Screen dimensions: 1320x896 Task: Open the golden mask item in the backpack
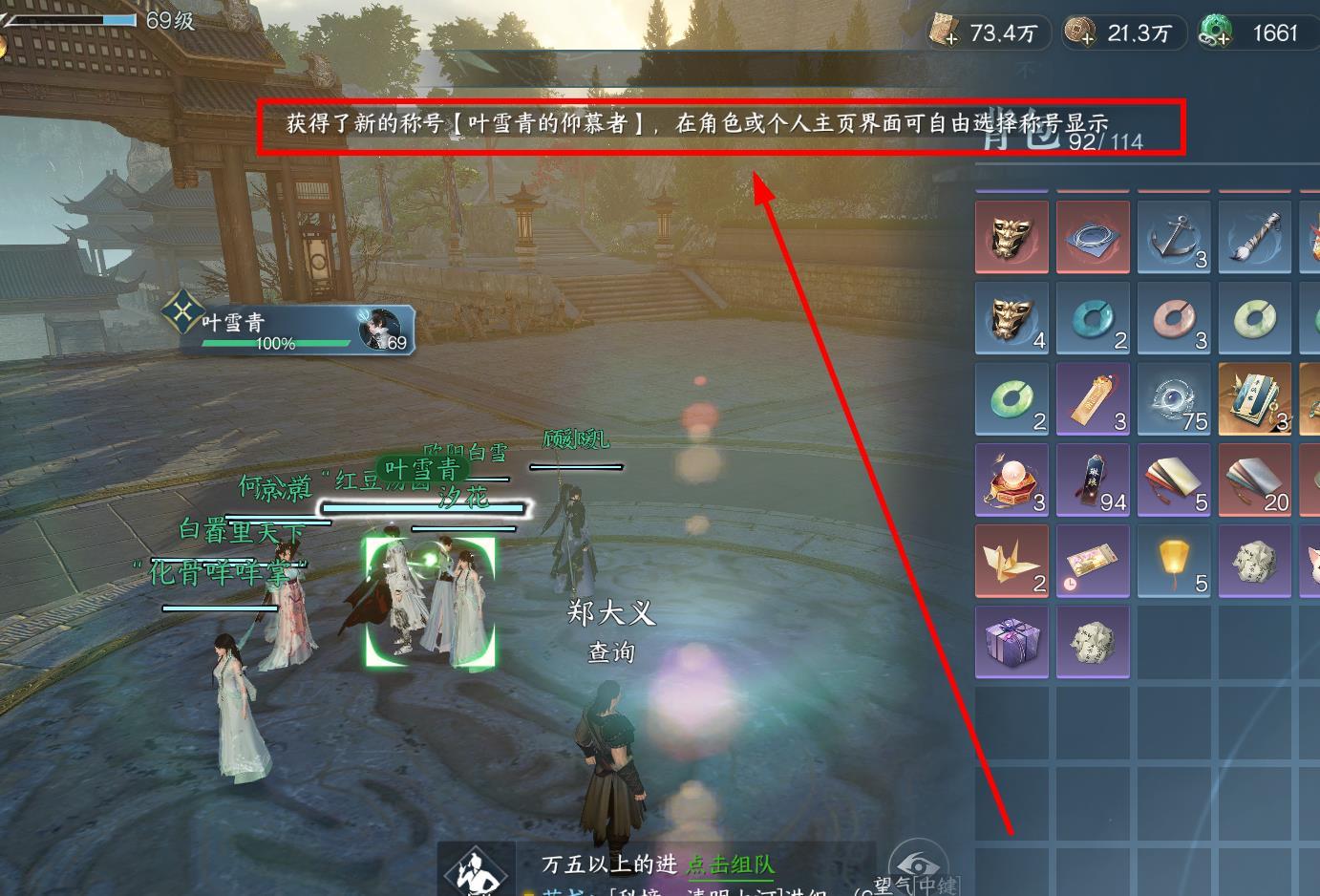(1011, 236)
